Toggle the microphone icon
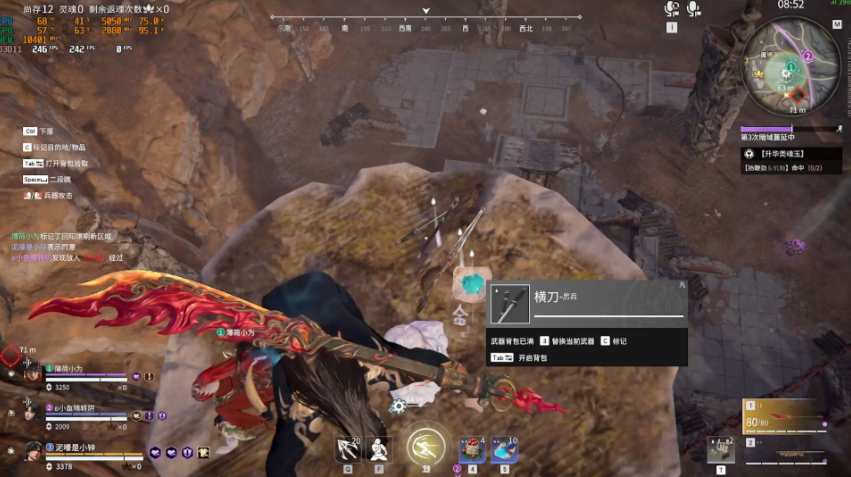Viewport: 851px width, 477px height. [694, 9]
